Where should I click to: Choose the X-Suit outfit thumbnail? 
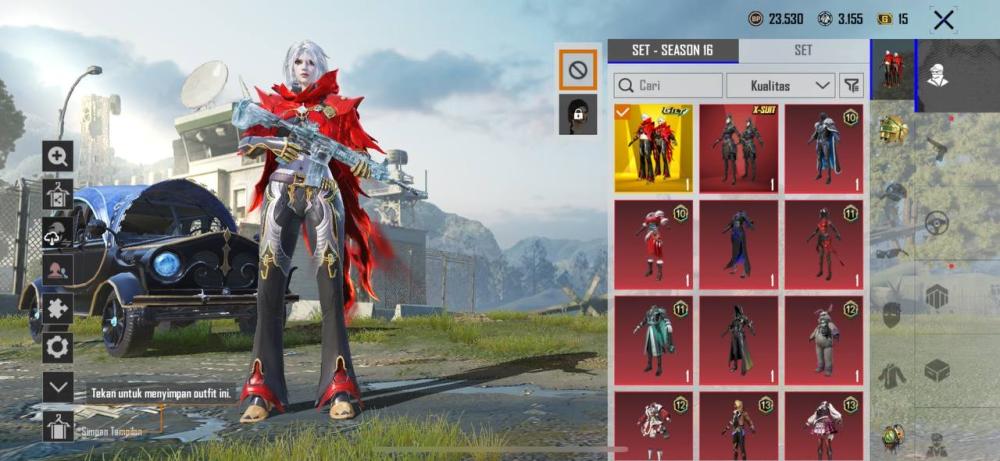tap(738, 147)
